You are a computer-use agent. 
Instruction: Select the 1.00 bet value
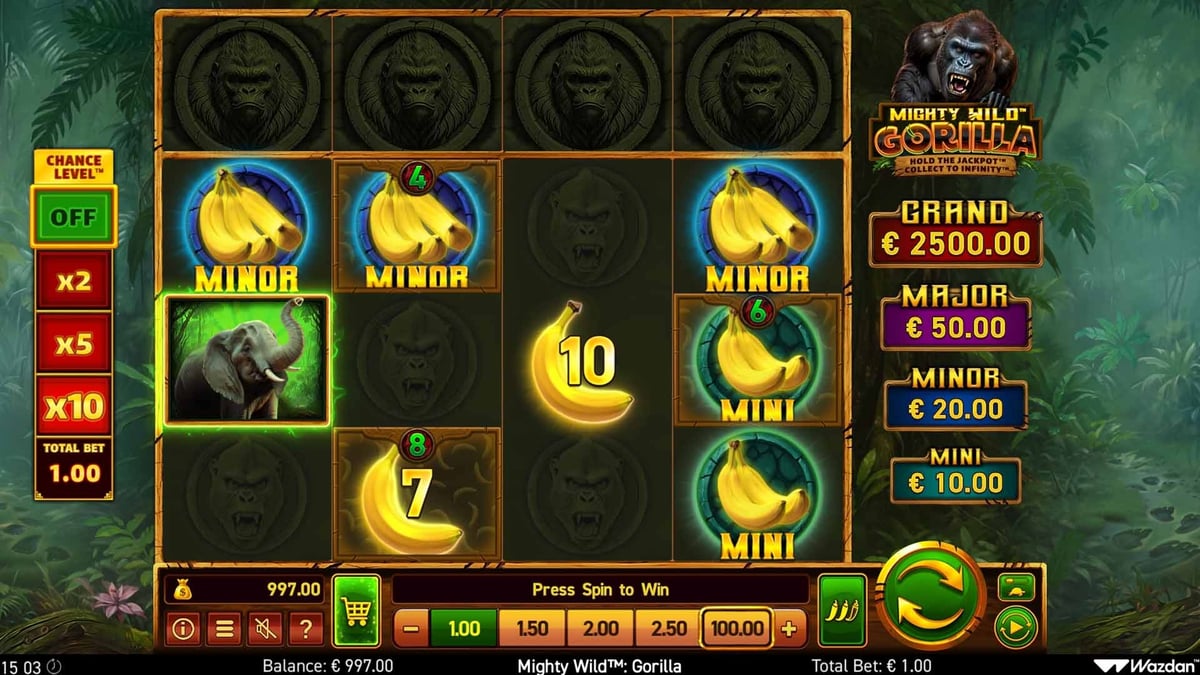click(464, 629)
